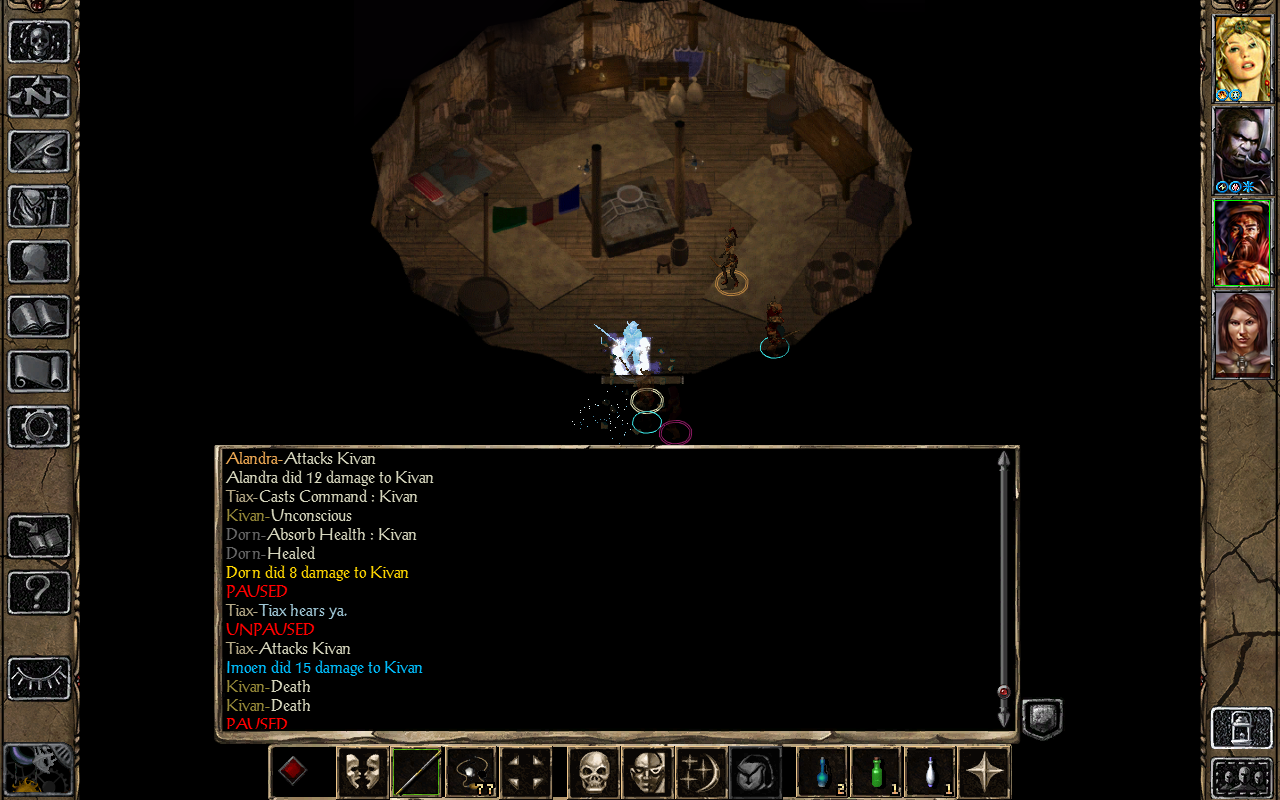Click the question mark help button
The height and width of the screenshot is (800, 1280).
coord(40,592)
